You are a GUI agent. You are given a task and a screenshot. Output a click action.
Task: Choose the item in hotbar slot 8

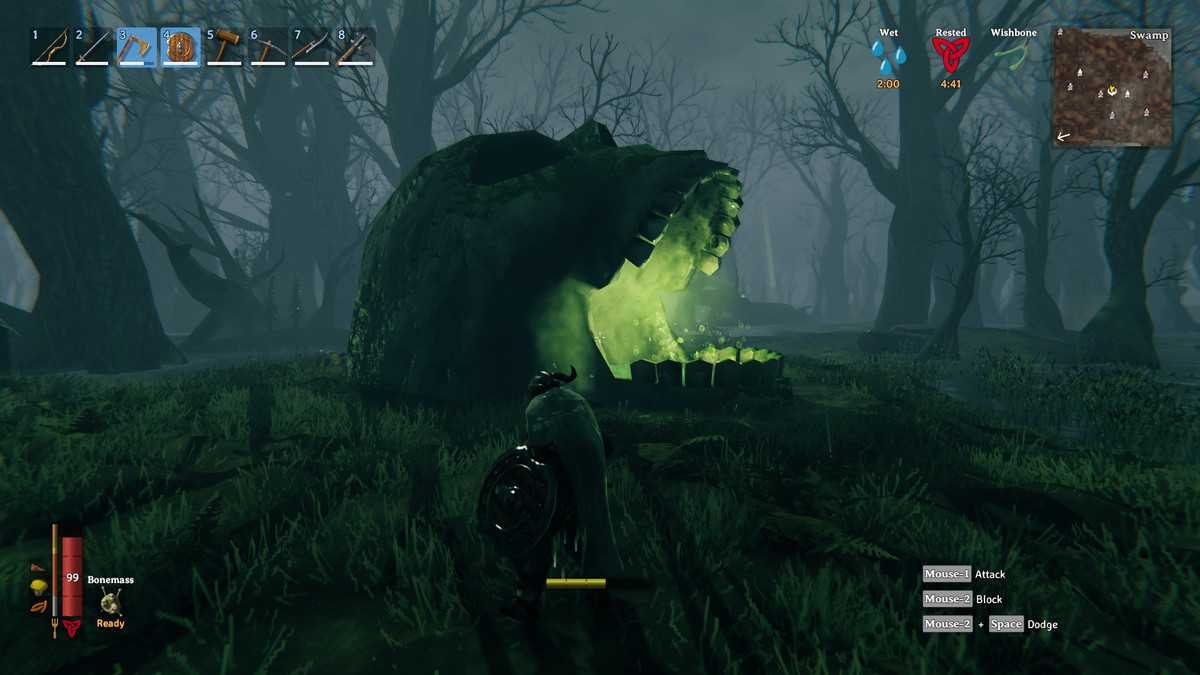tap(355, 47)
